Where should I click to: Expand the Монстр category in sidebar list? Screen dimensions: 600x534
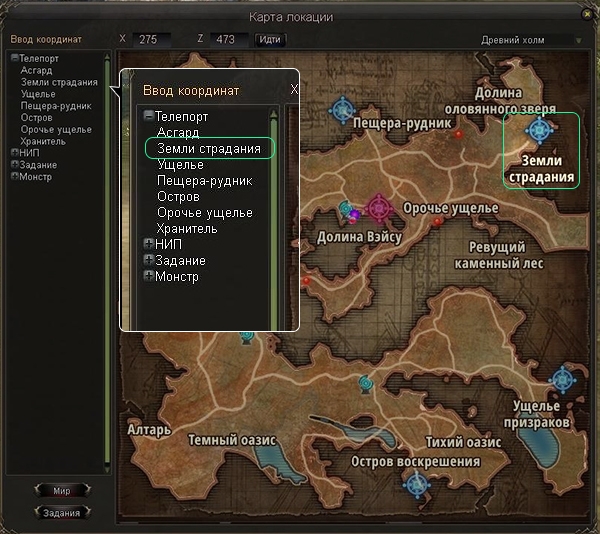tap(14, 177)
